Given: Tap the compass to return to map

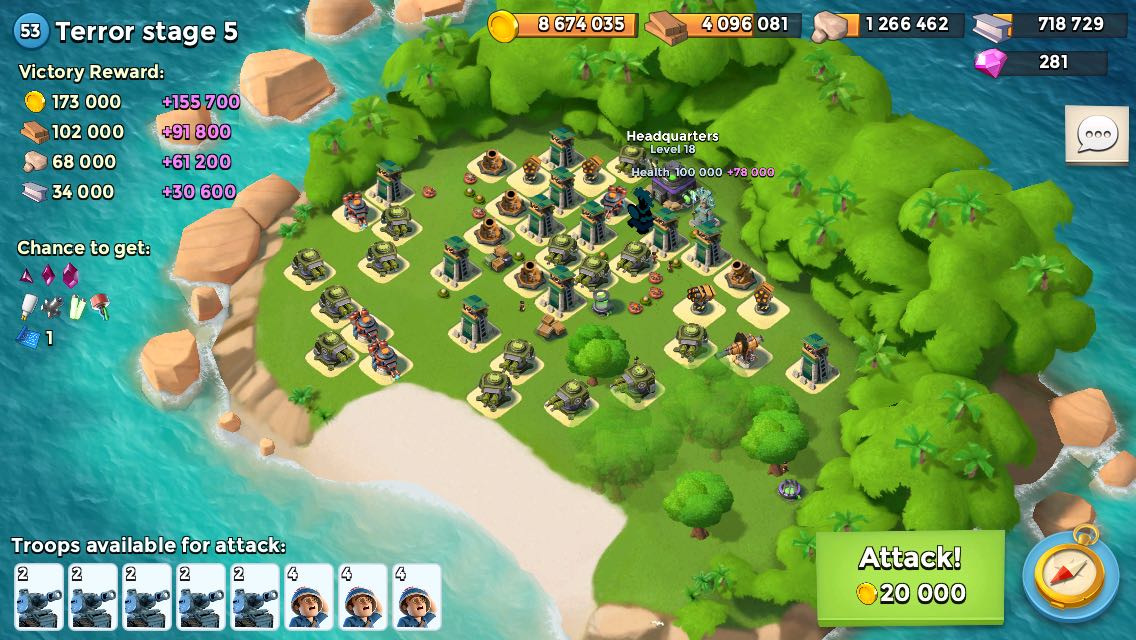Looking at the screenshot, I should point(1070,575).
